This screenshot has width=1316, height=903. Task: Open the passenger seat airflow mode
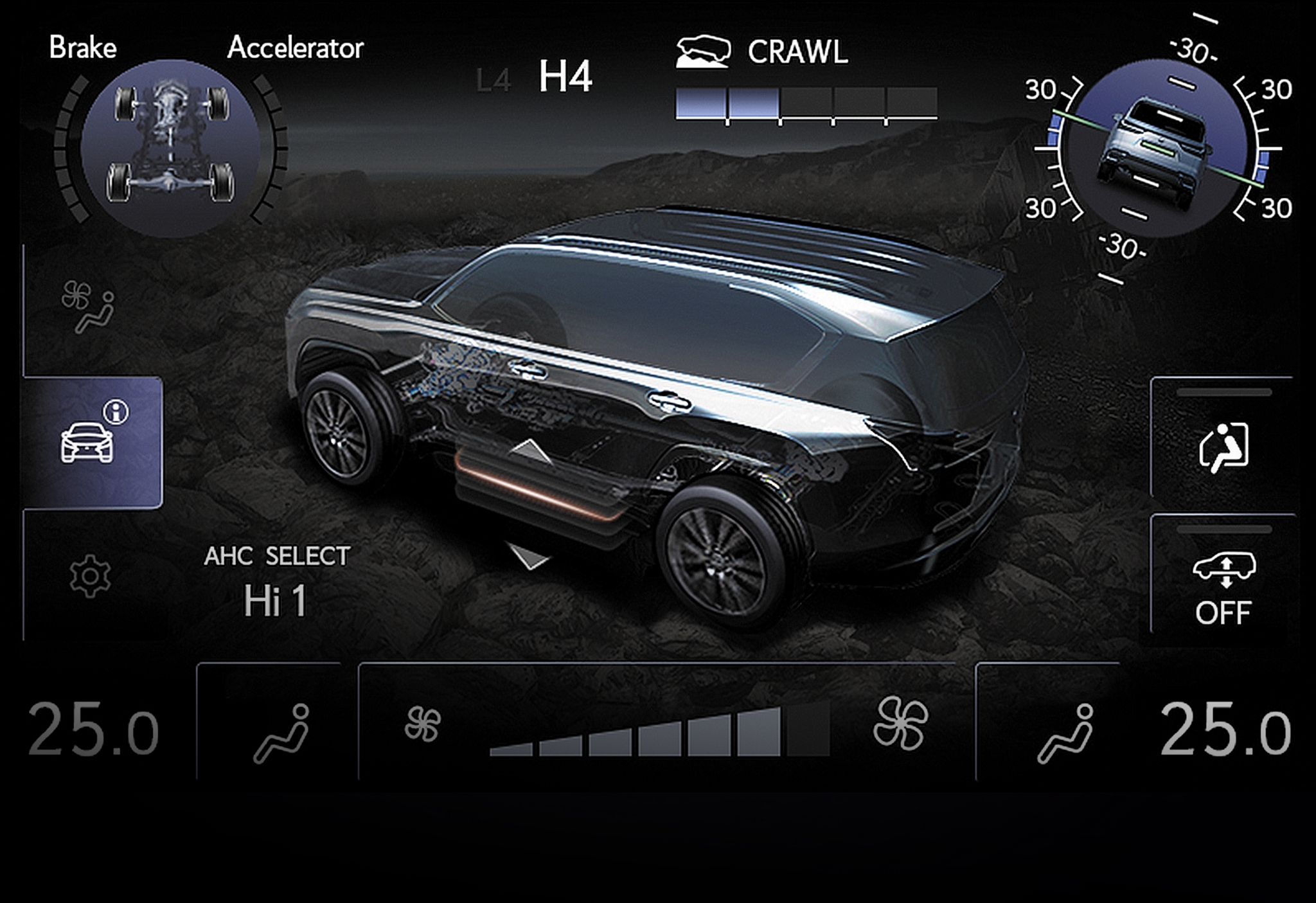[x=1065, y=733]
